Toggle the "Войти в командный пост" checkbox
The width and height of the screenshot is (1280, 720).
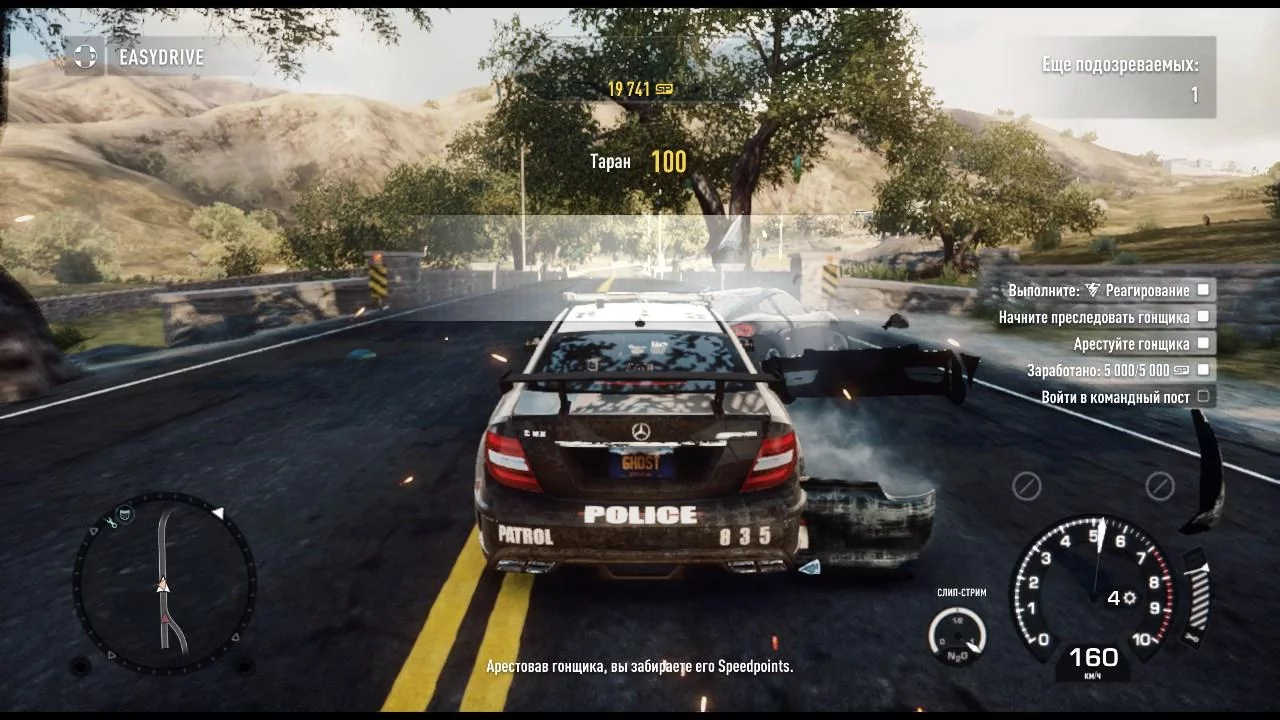(x=1203, y=396)
